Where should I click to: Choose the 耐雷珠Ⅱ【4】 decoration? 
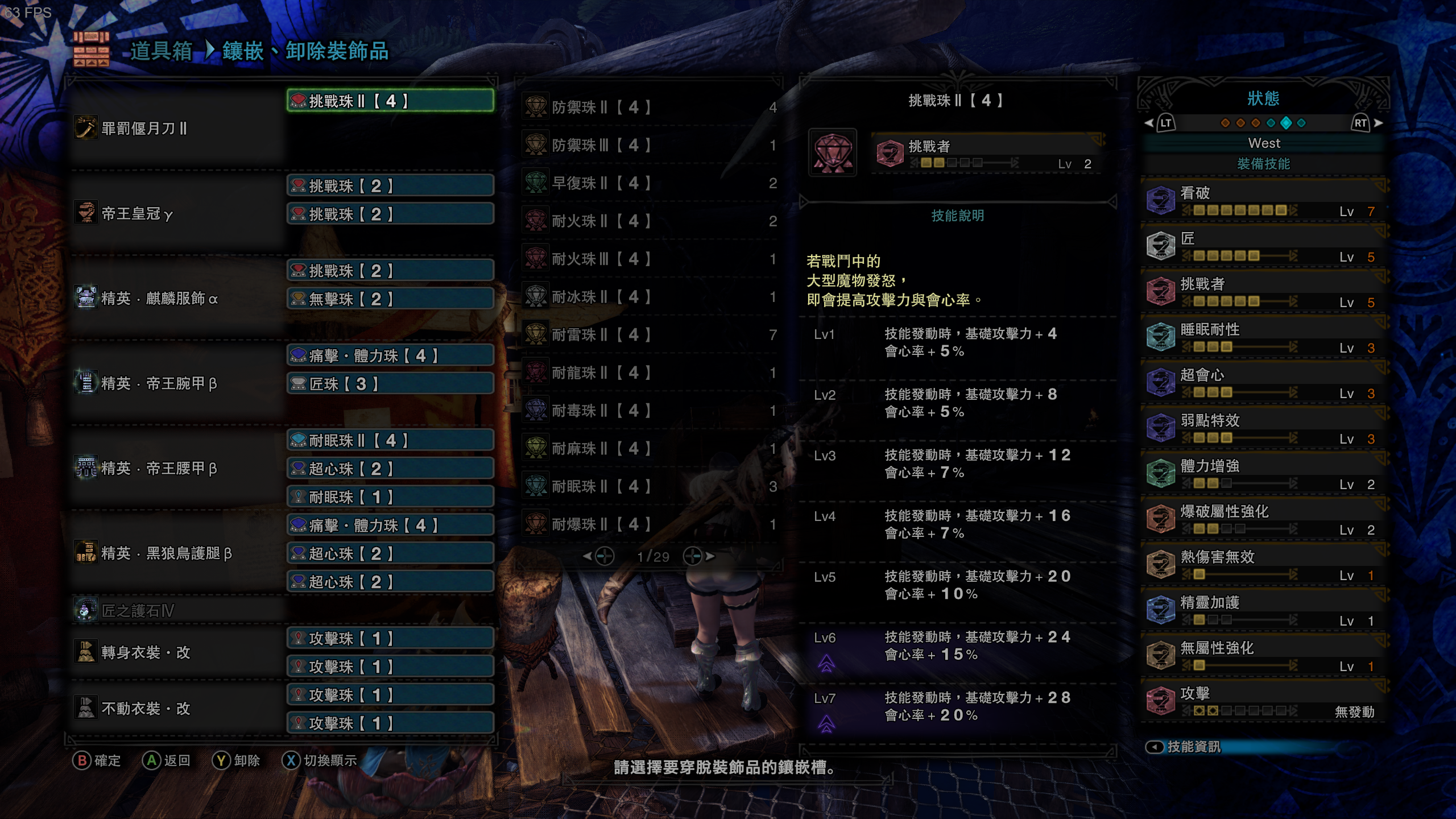click(648, 335)
